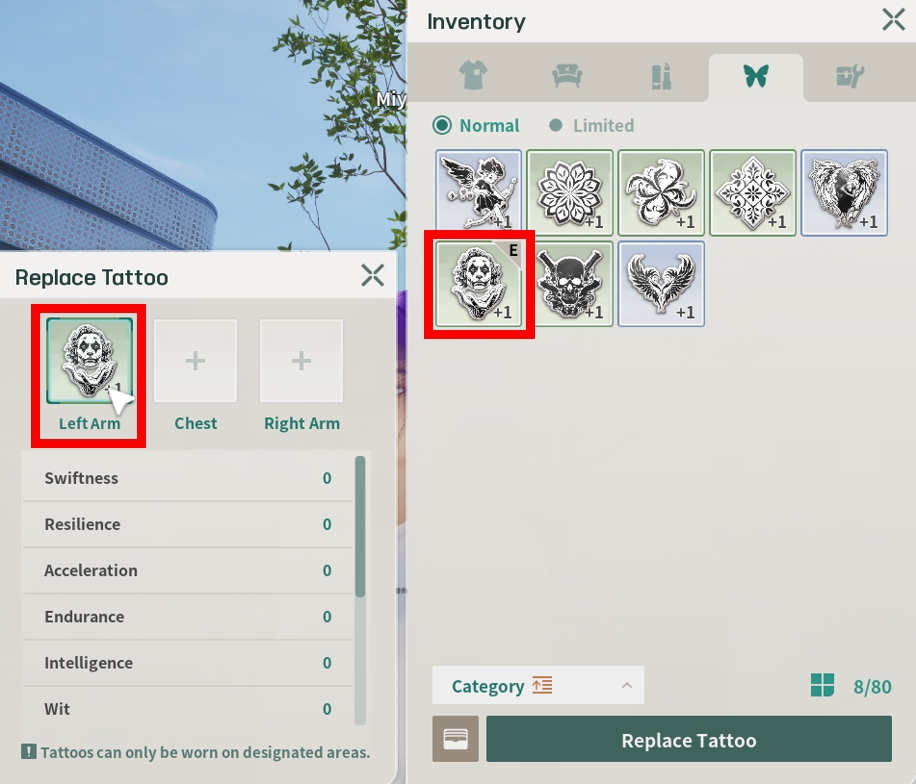
Task: Open the toolbox tab
Action: 849,77
